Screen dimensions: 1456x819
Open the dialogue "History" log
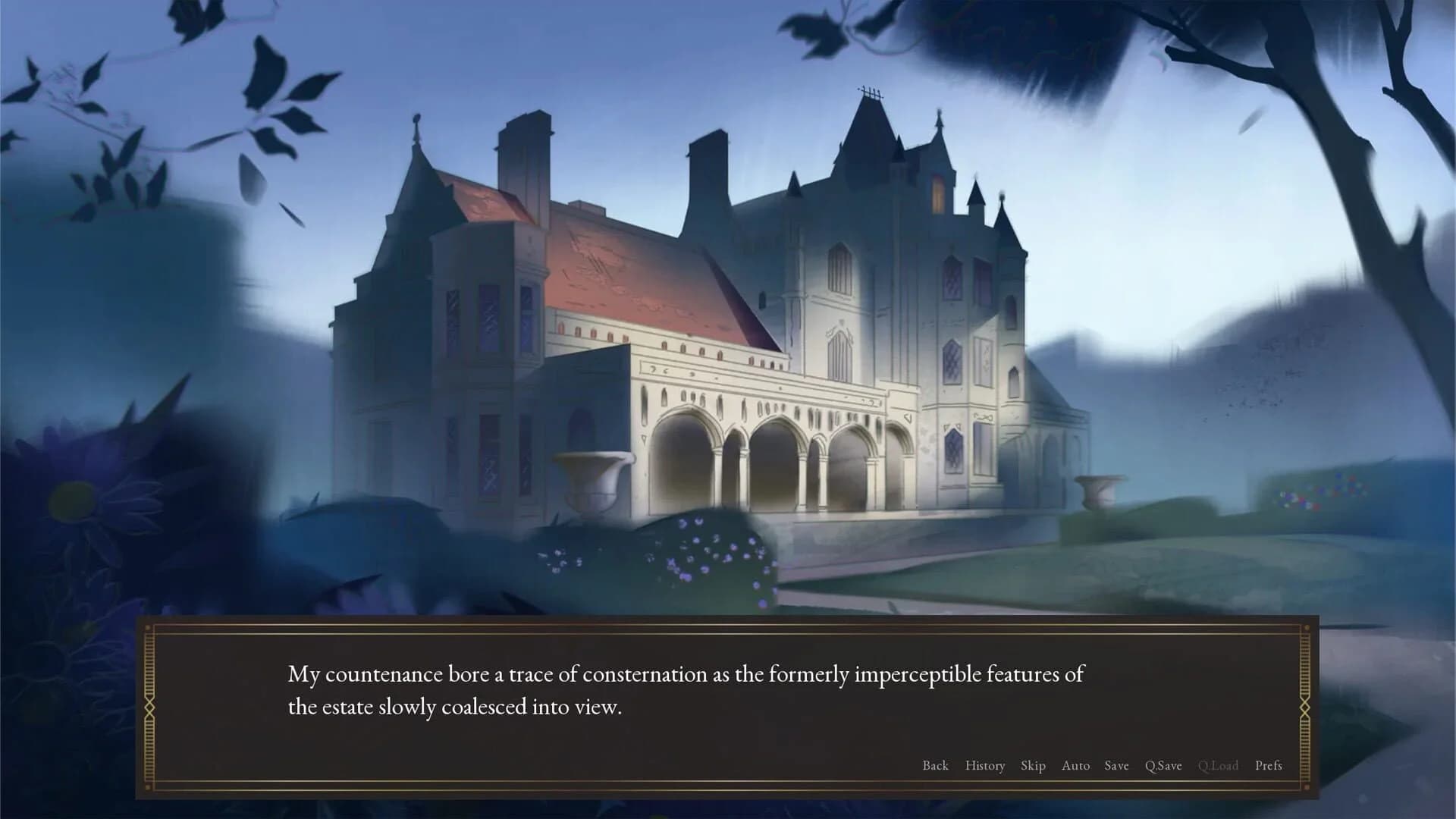point(984,766)
